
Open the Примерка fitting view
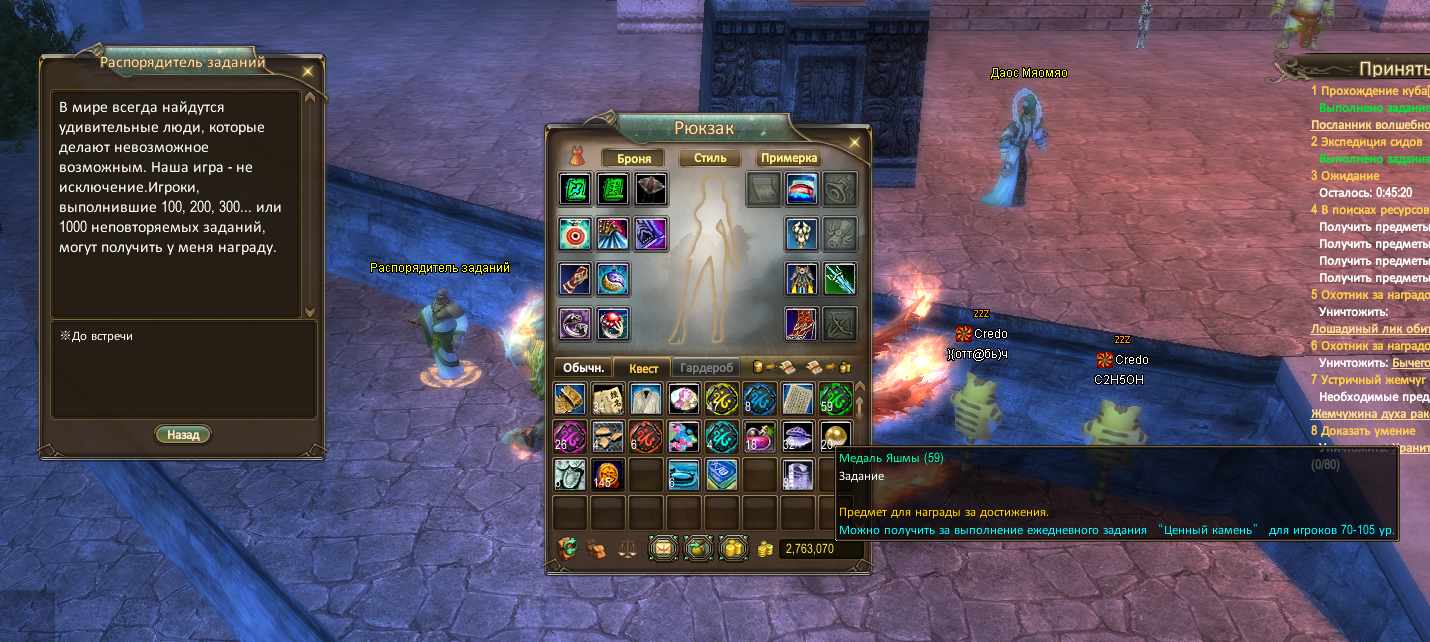(x=789, y=158)
